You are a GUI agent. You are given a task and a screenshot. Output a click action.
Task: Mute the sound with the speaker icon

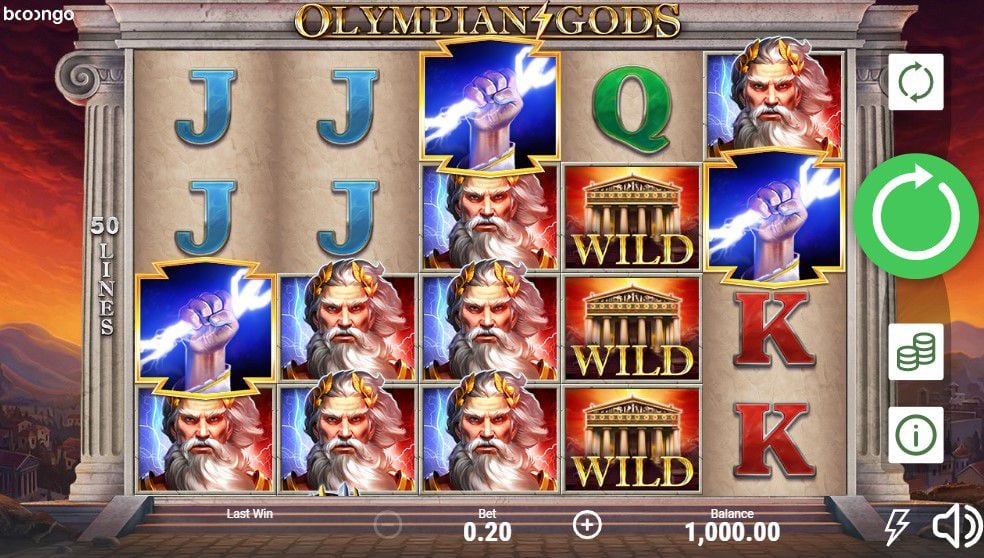click(x=956, y=526)
